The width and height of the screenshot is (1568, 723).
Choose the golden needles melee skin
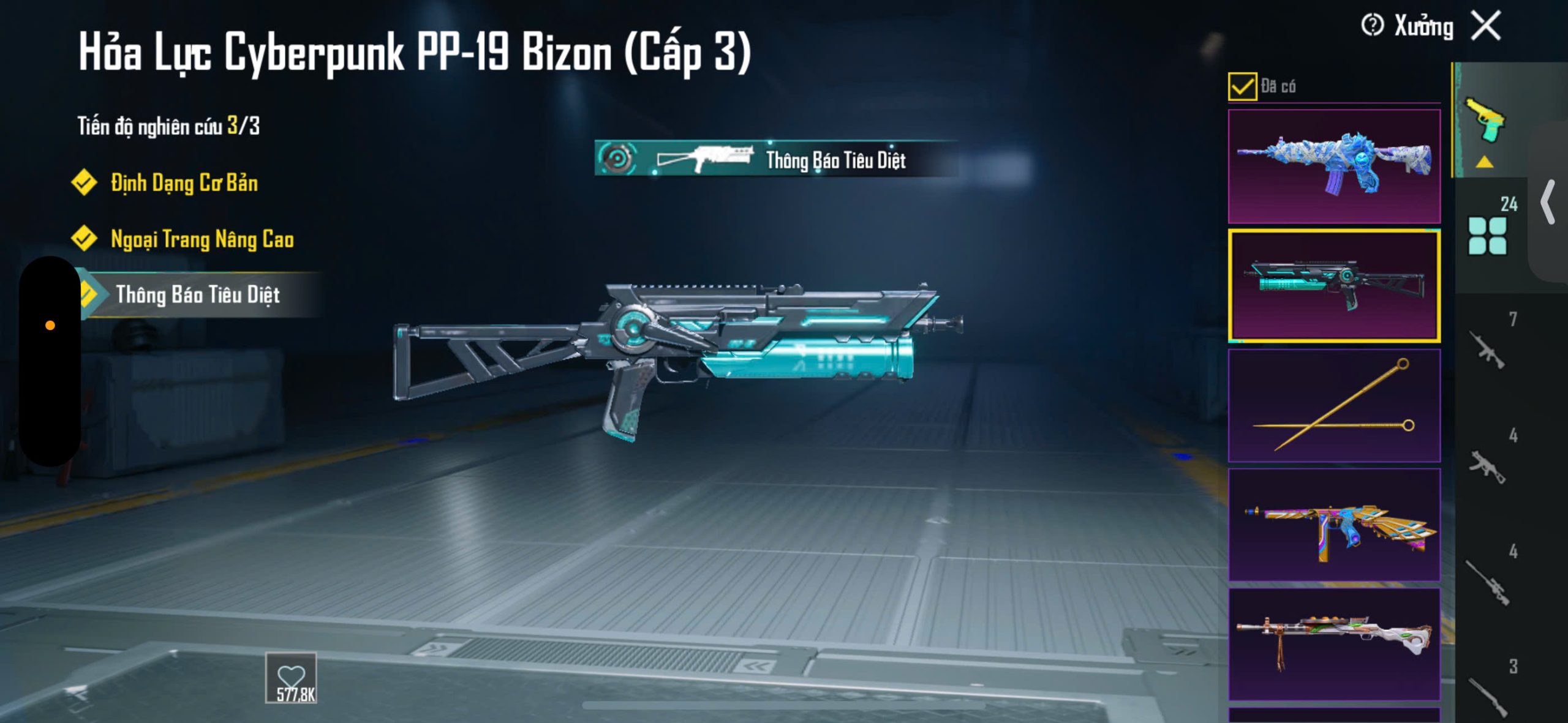coord(1334,405)
